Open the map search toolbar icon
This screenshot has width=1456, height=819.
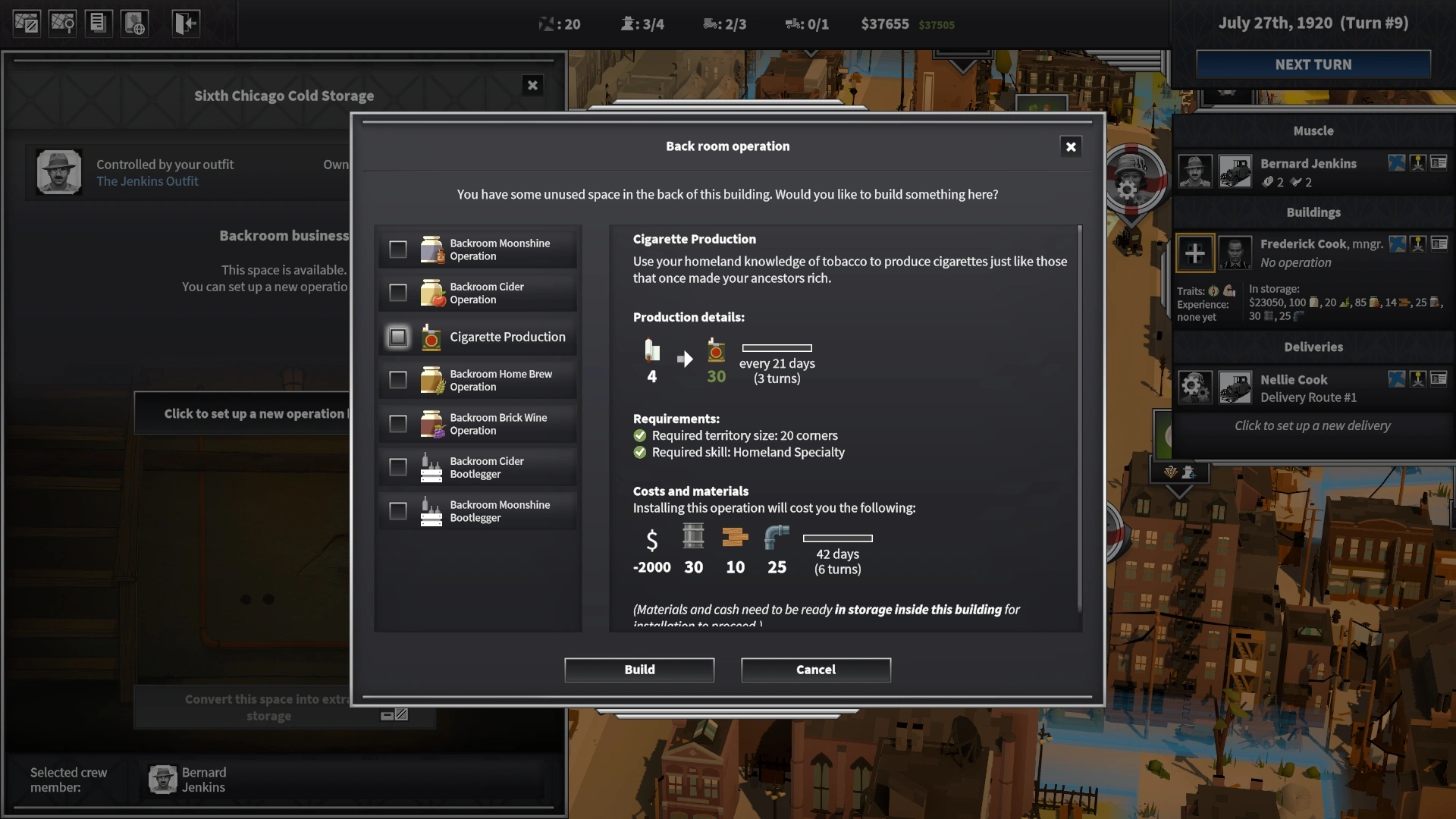[62, 24]
